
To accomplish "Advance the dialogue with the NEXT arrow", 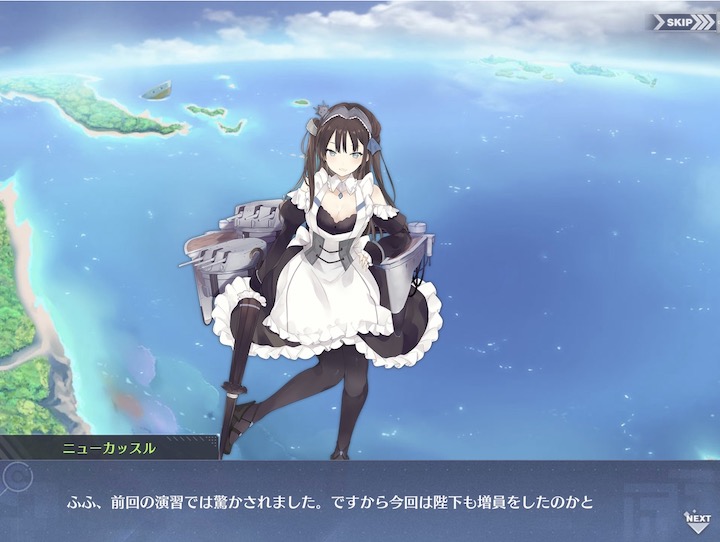I will 697,518.
